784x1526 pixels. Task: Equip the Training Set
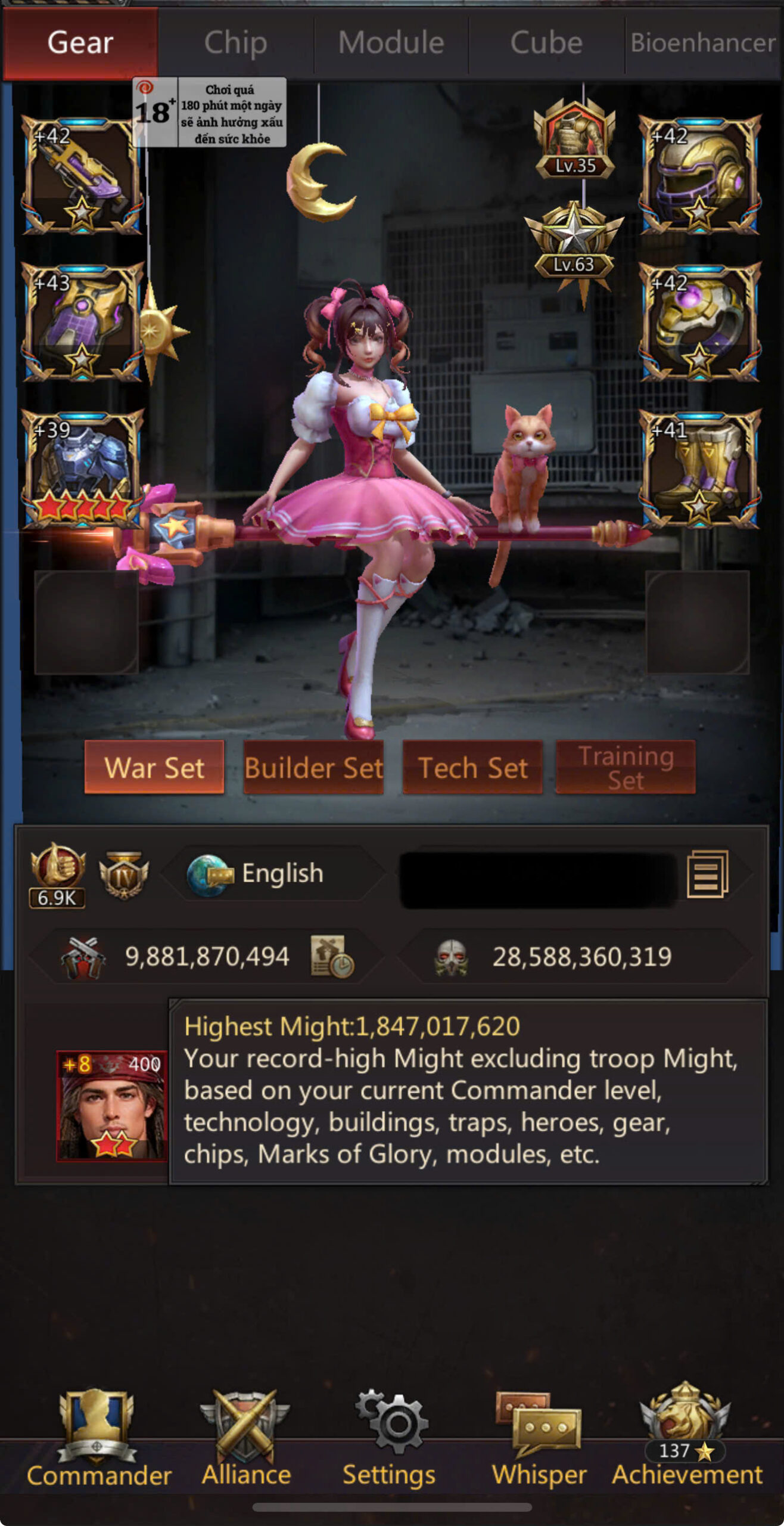coord(626,767)
